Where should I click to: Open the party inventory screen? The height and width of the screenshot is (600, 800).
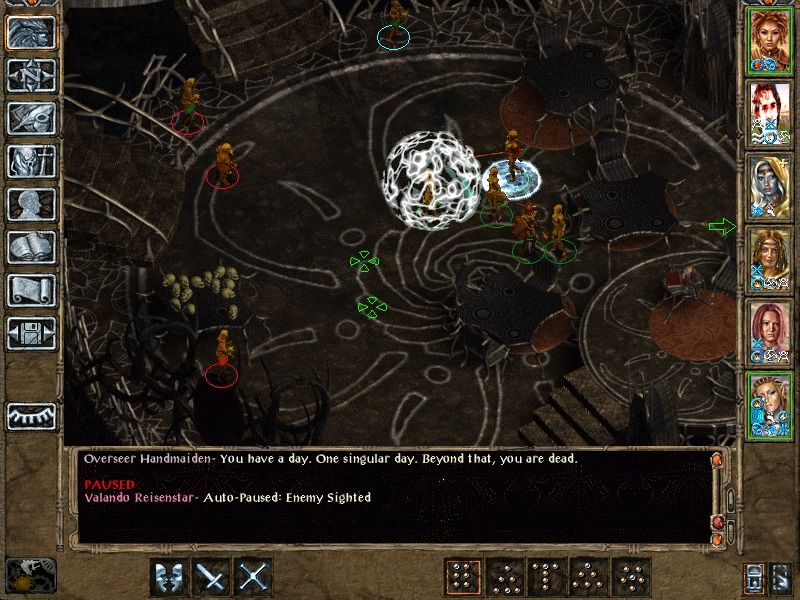pyautogui.click(x=31, y=161)
